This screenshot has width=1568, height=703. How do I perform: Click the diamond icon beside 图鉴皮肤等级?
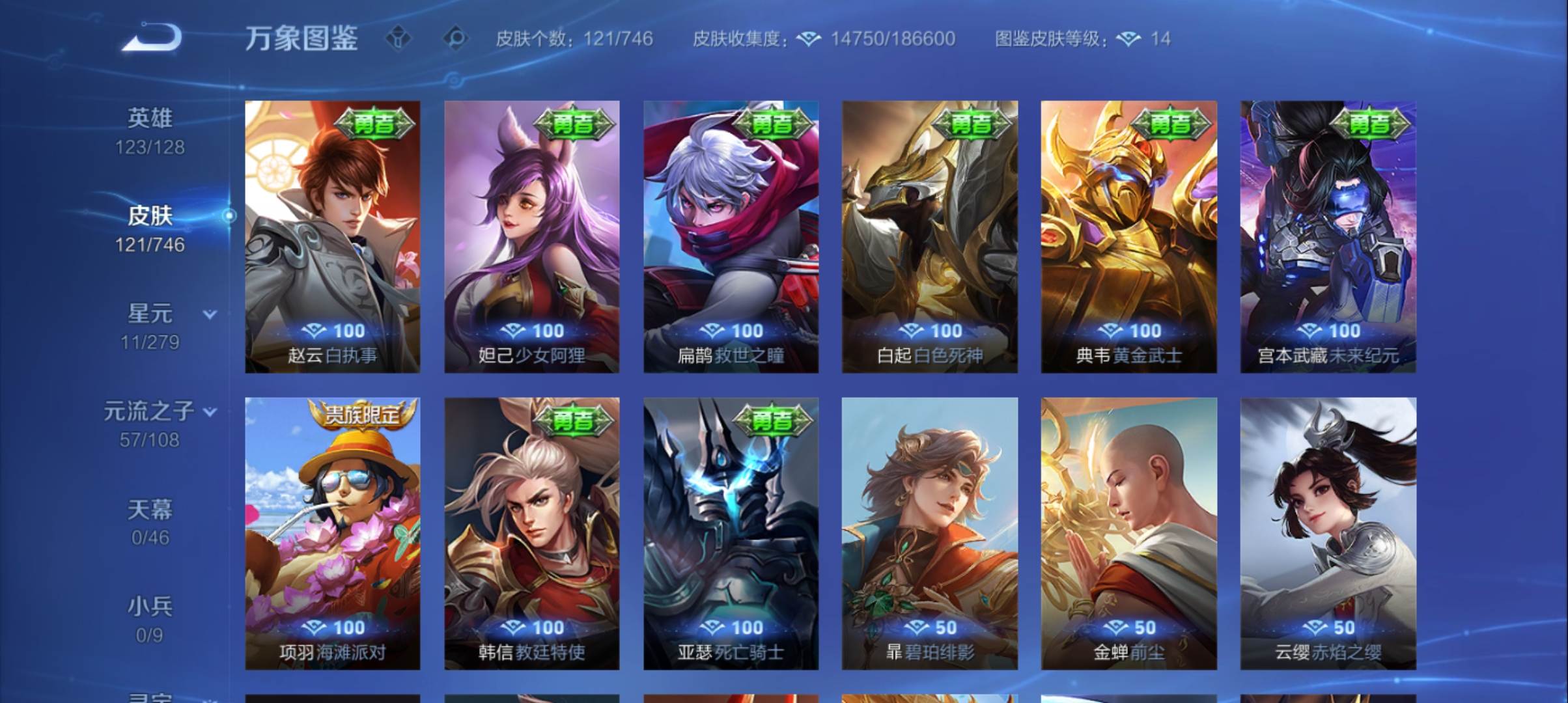point(1127,39)
